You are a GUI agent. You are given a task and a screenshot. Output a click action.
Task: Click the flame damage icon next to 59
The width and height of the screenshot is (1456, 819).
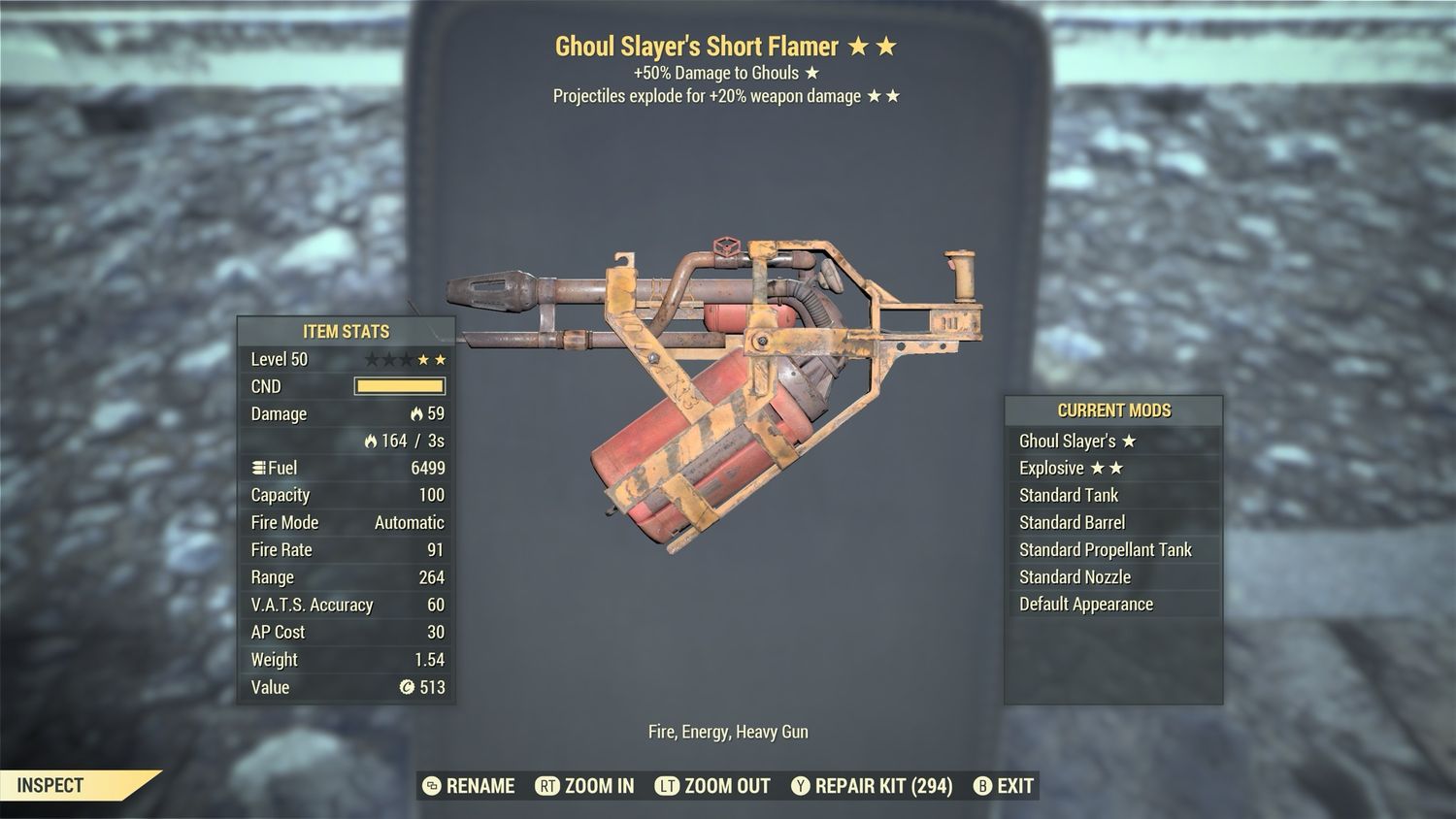click(x=419, y=414)
